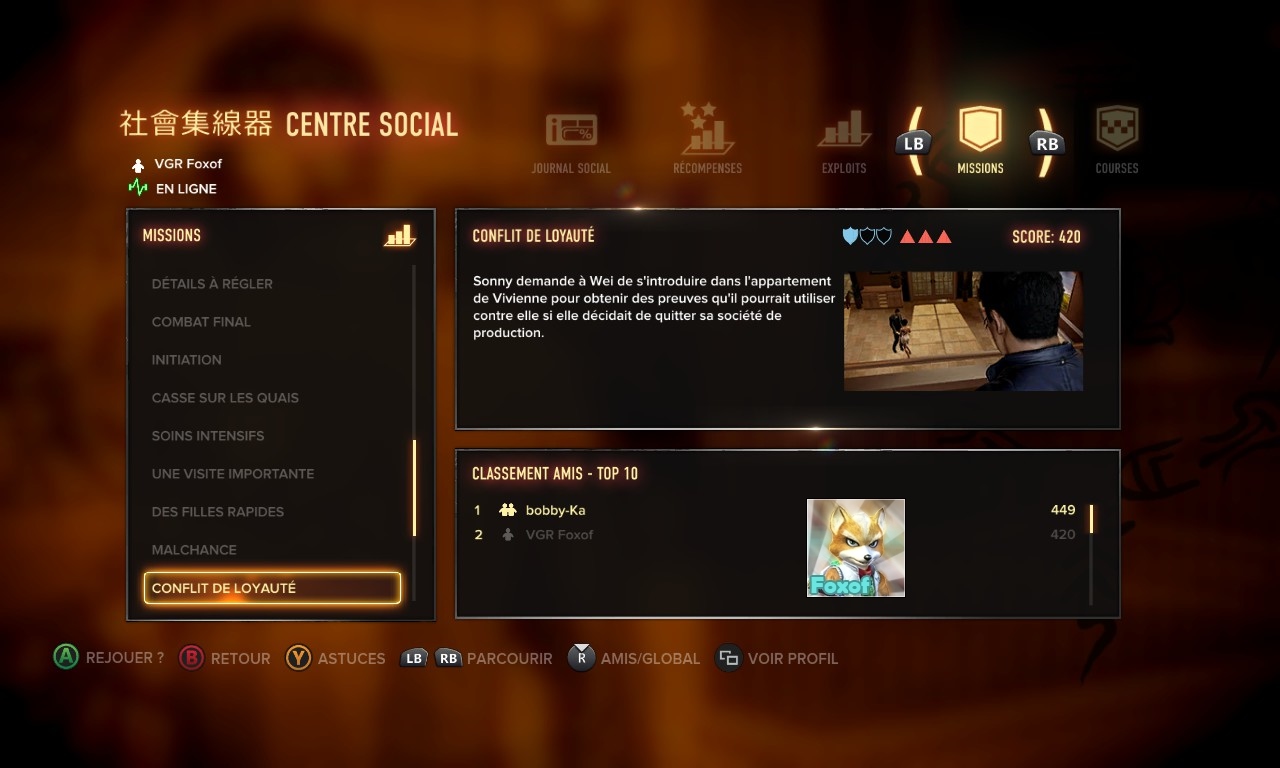Show the Exploits tab
This screenshot has width=1280, height=768.
[x=844, y=142]
